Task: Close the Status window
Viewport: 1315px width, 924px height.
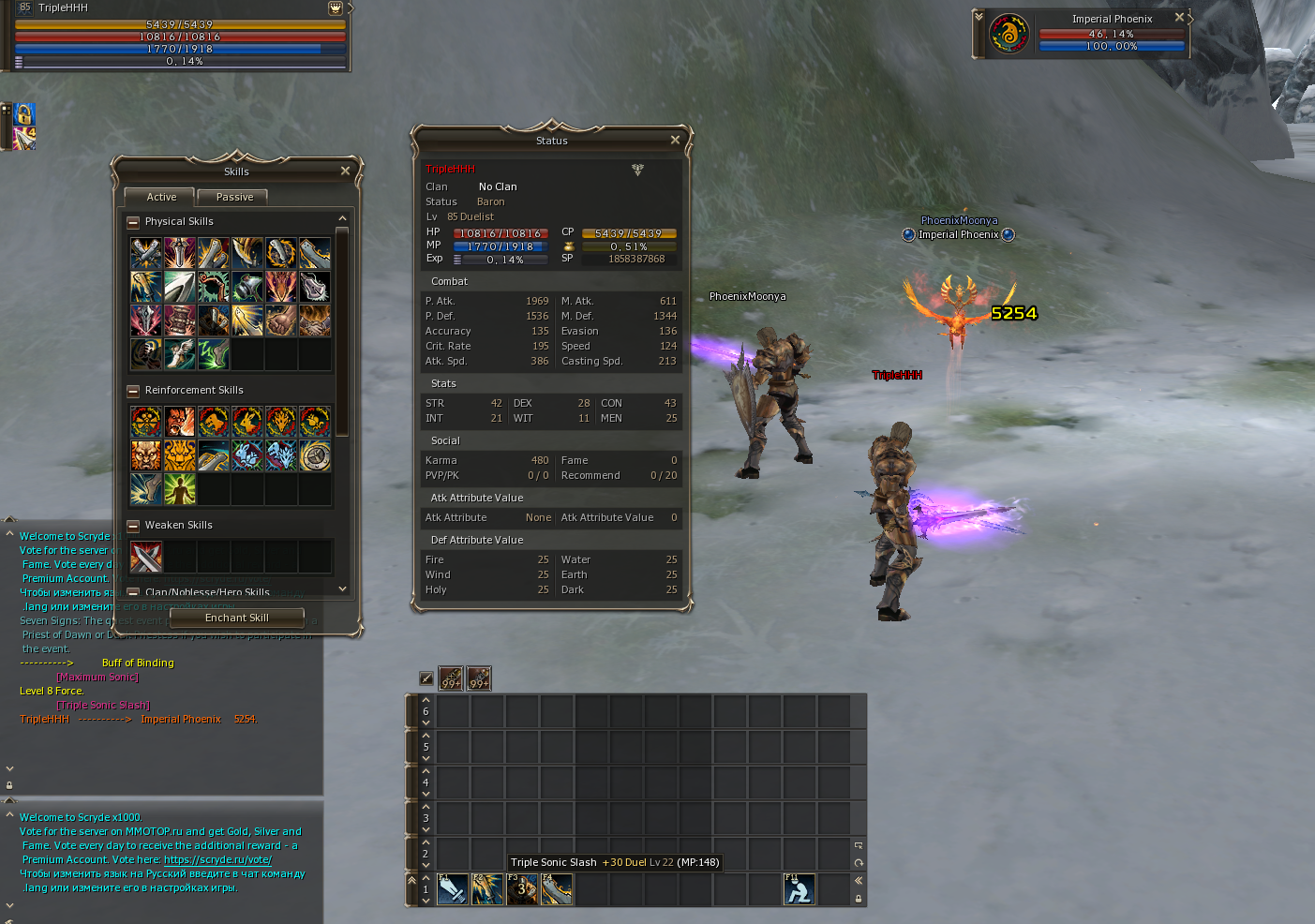Action: [x=675, y=140]
